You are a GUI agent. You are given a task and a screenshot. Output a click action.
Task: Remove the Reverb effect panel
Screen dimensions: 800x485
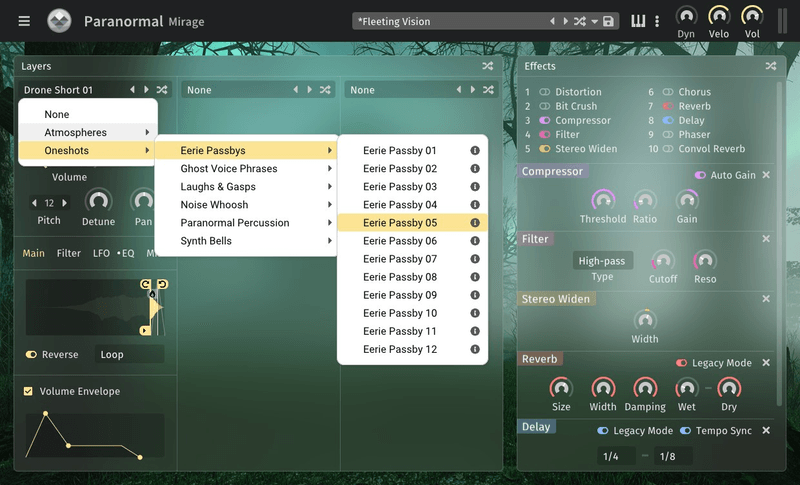tap(766, 363)
